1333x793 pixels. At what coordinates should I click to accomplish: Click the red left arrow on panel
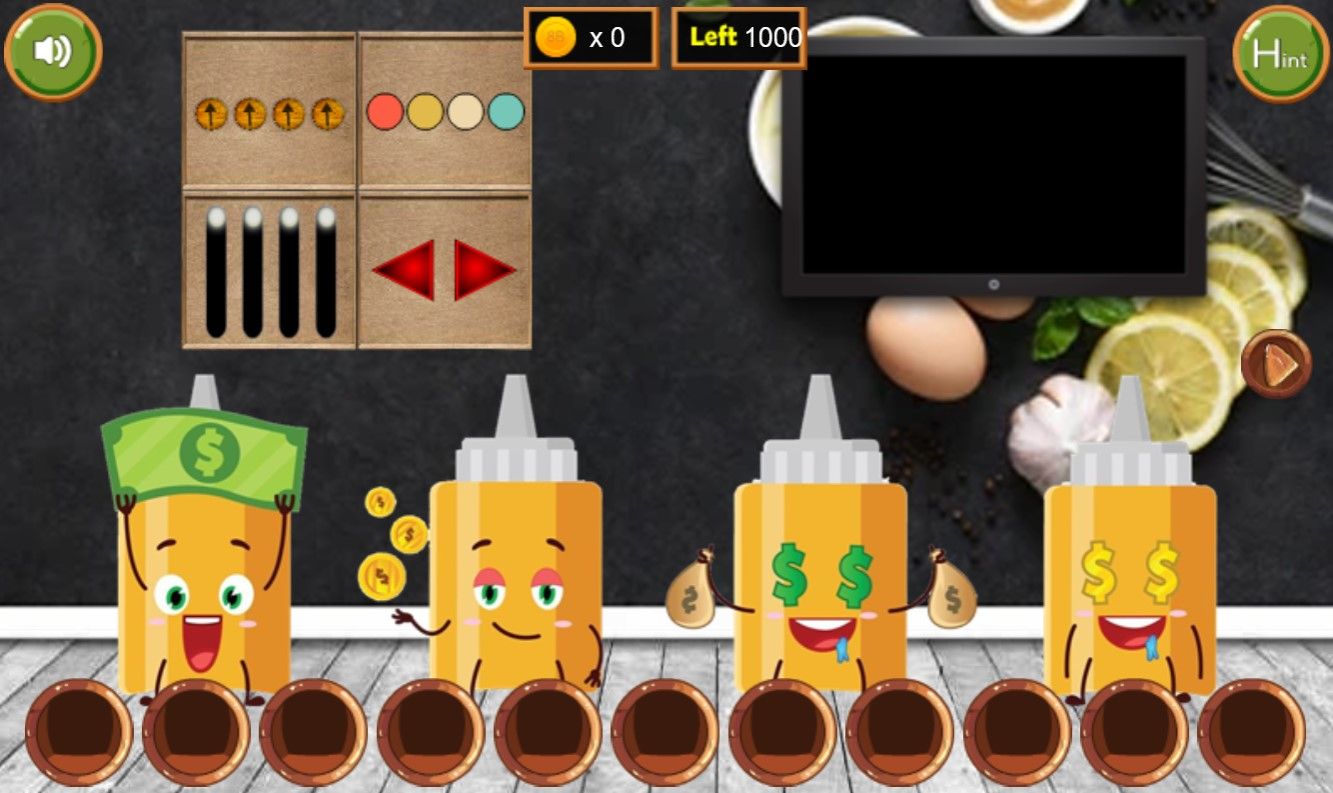pos(405,270)
